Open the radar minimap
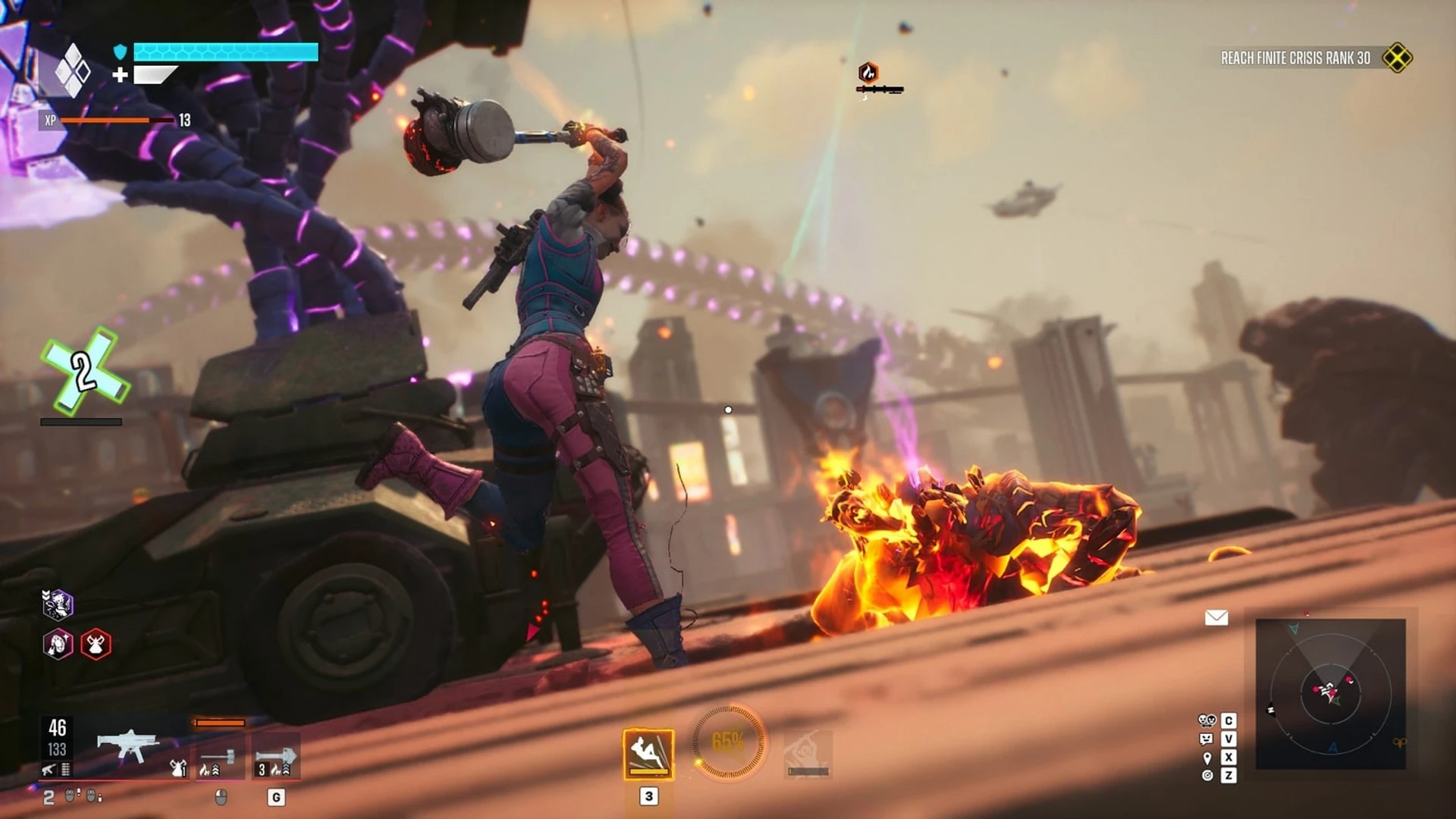The width and height of the screenshot is (1456, 819). click(1330, 693)
